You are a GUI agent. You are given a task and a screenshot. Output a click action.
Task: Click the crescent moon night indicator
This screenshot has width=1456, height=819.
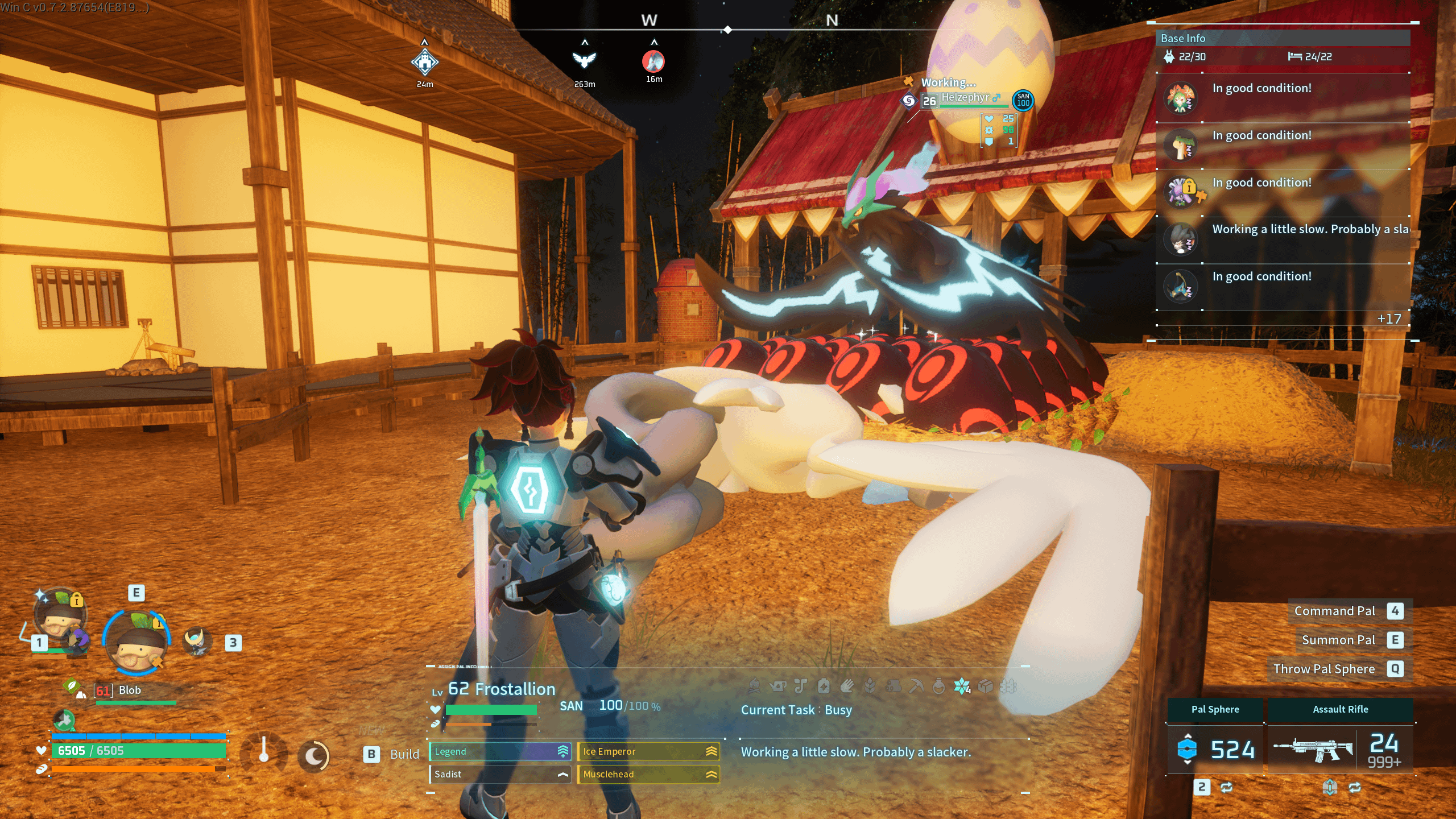(x=314, y=756)
